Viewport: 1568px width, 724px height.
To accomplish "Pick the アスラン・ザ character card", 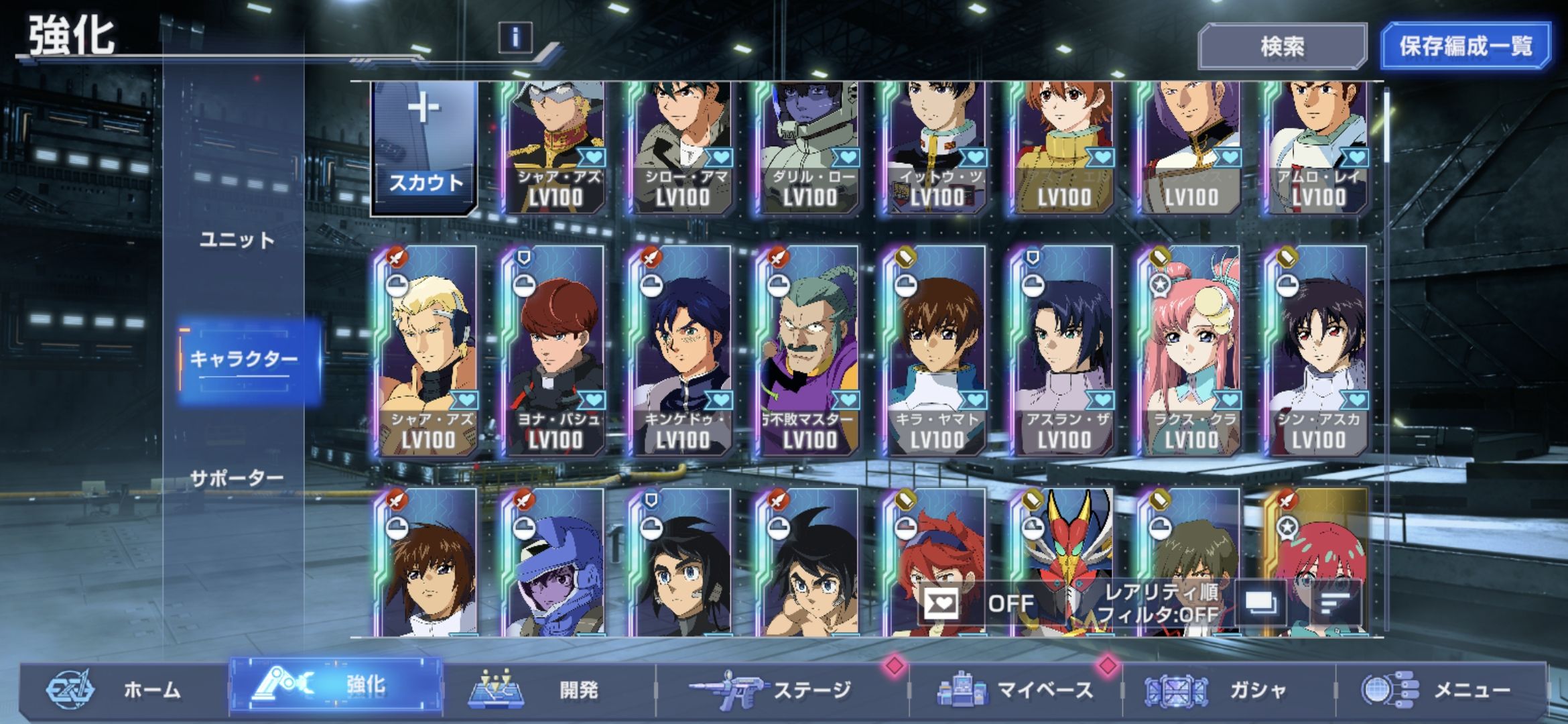I will tap(1063, 352).
